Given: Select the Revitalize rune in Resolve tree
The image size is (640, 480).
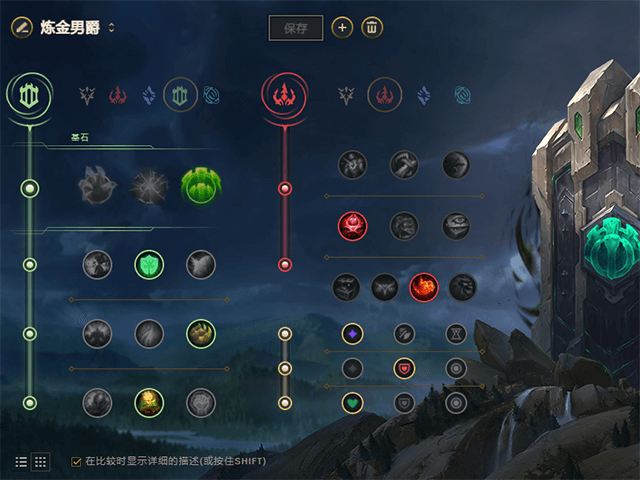Looking at the screenshot, I should pos(149,402).
